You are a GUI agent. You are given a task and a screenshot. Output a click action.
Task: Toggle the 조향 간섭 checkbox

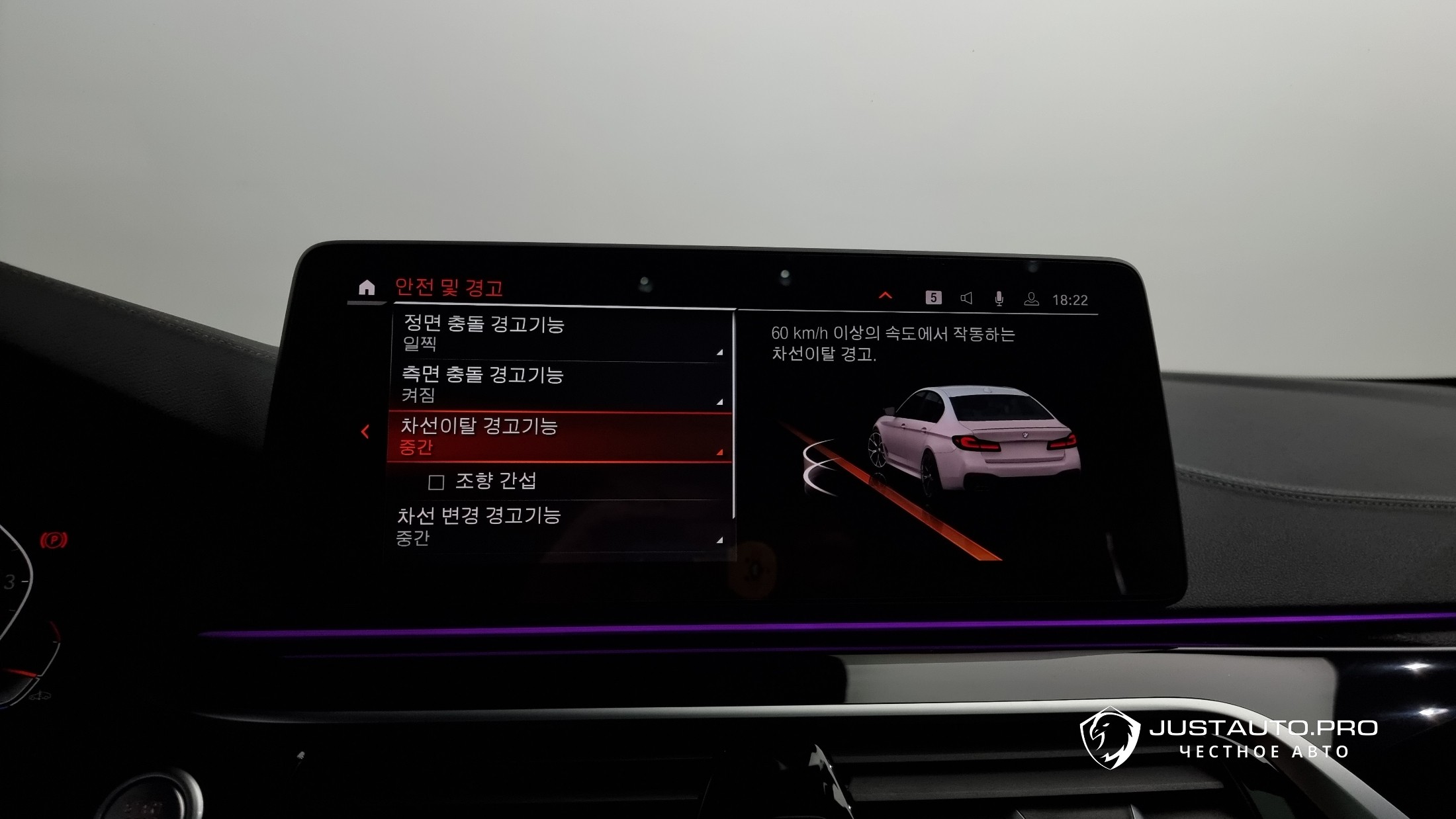[x=436, y=482]
